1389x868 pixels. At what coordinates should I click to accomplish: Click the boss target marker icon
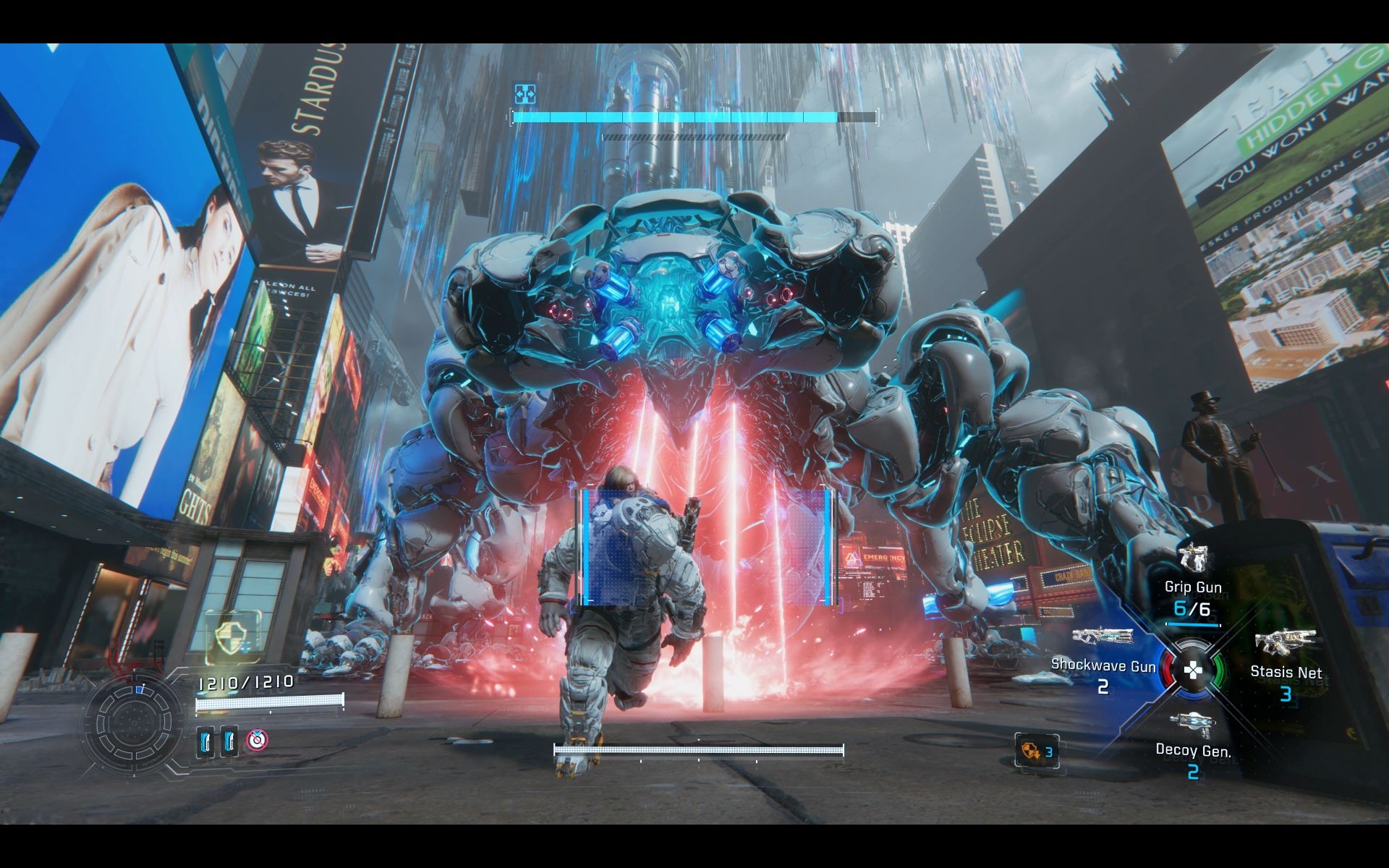tap(524, 93)
